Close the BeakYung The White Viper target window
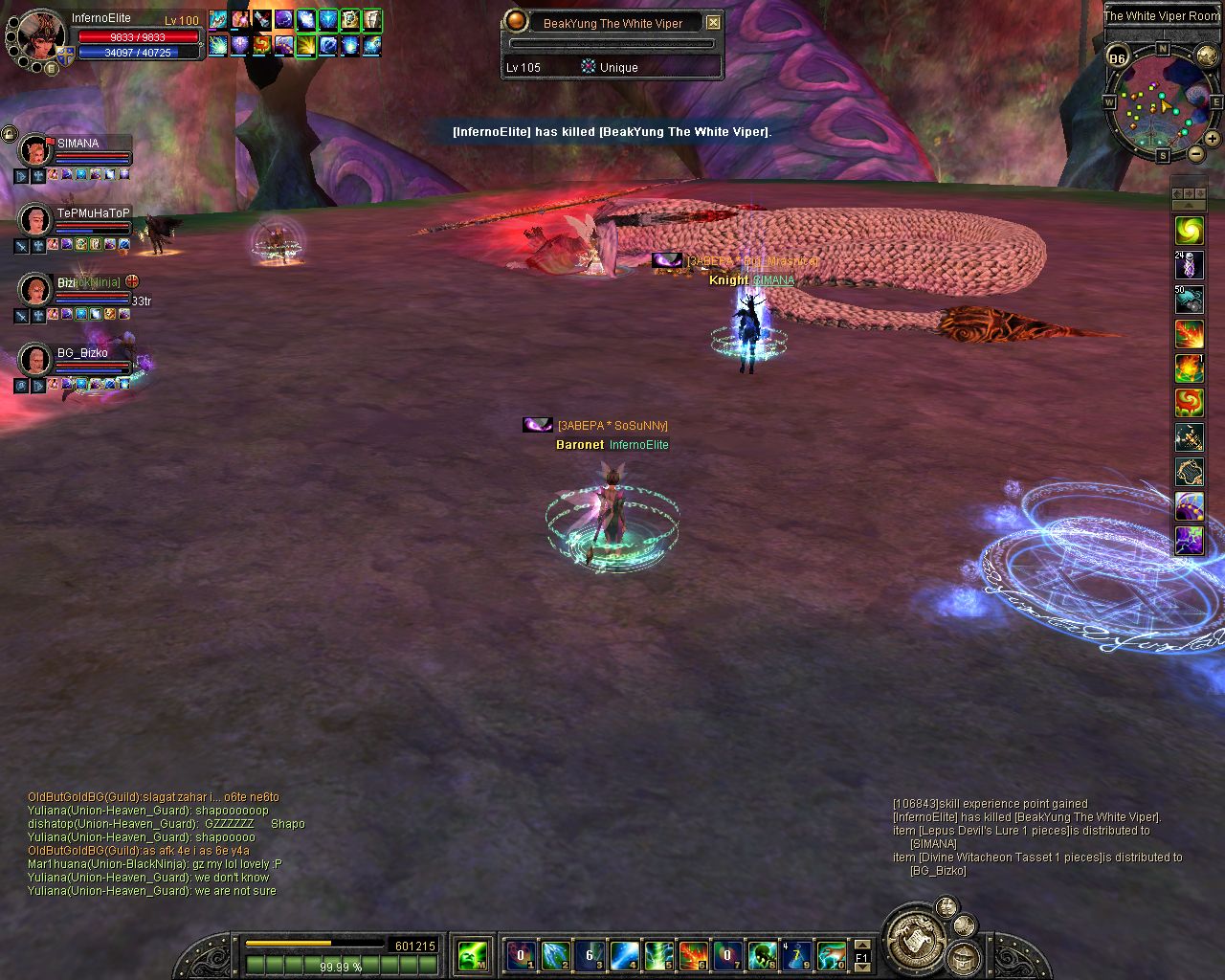This screenshot has width=1225, height=980. pyautogui.click(x=713, y=22)
